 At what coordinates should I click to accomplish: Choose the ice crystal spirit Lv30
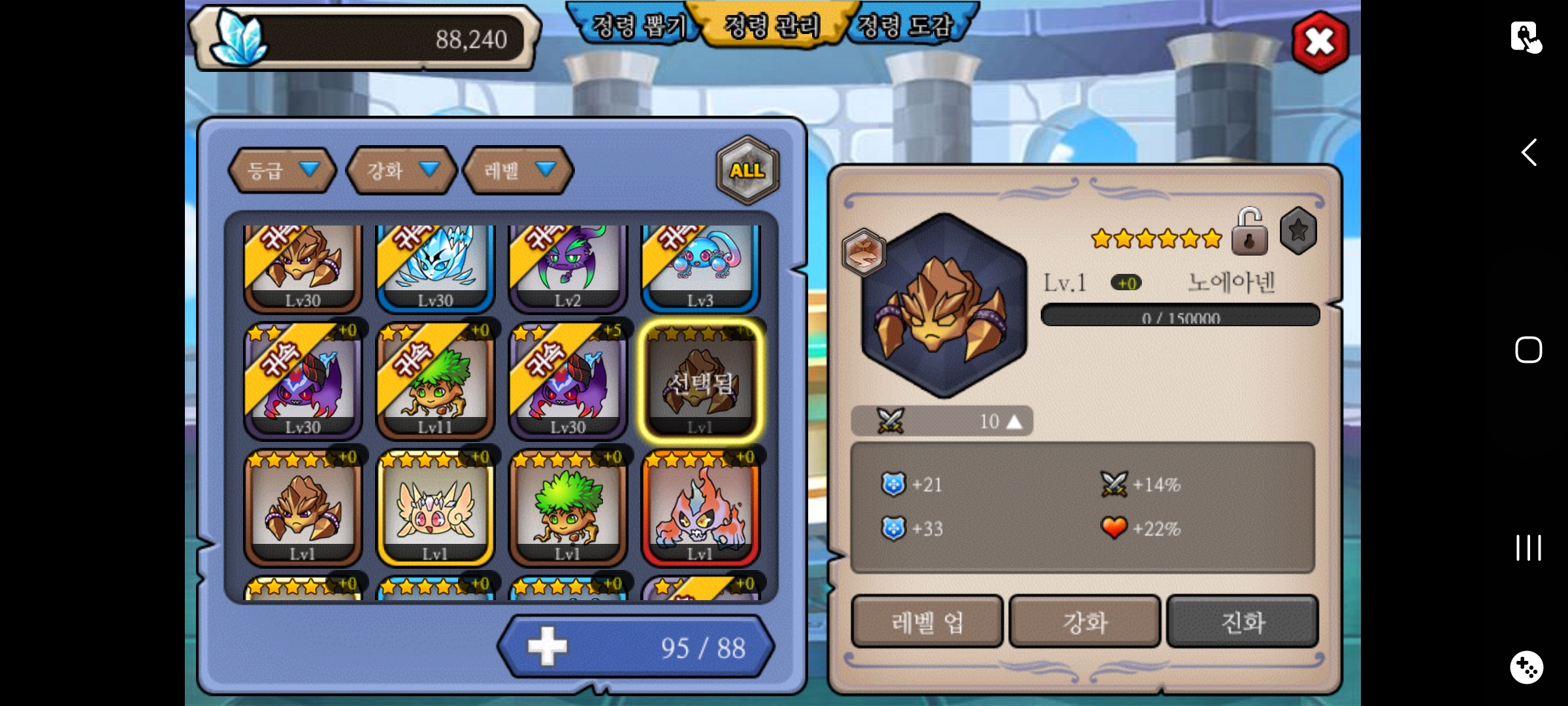pyautogui.click(x=435, y=267)
